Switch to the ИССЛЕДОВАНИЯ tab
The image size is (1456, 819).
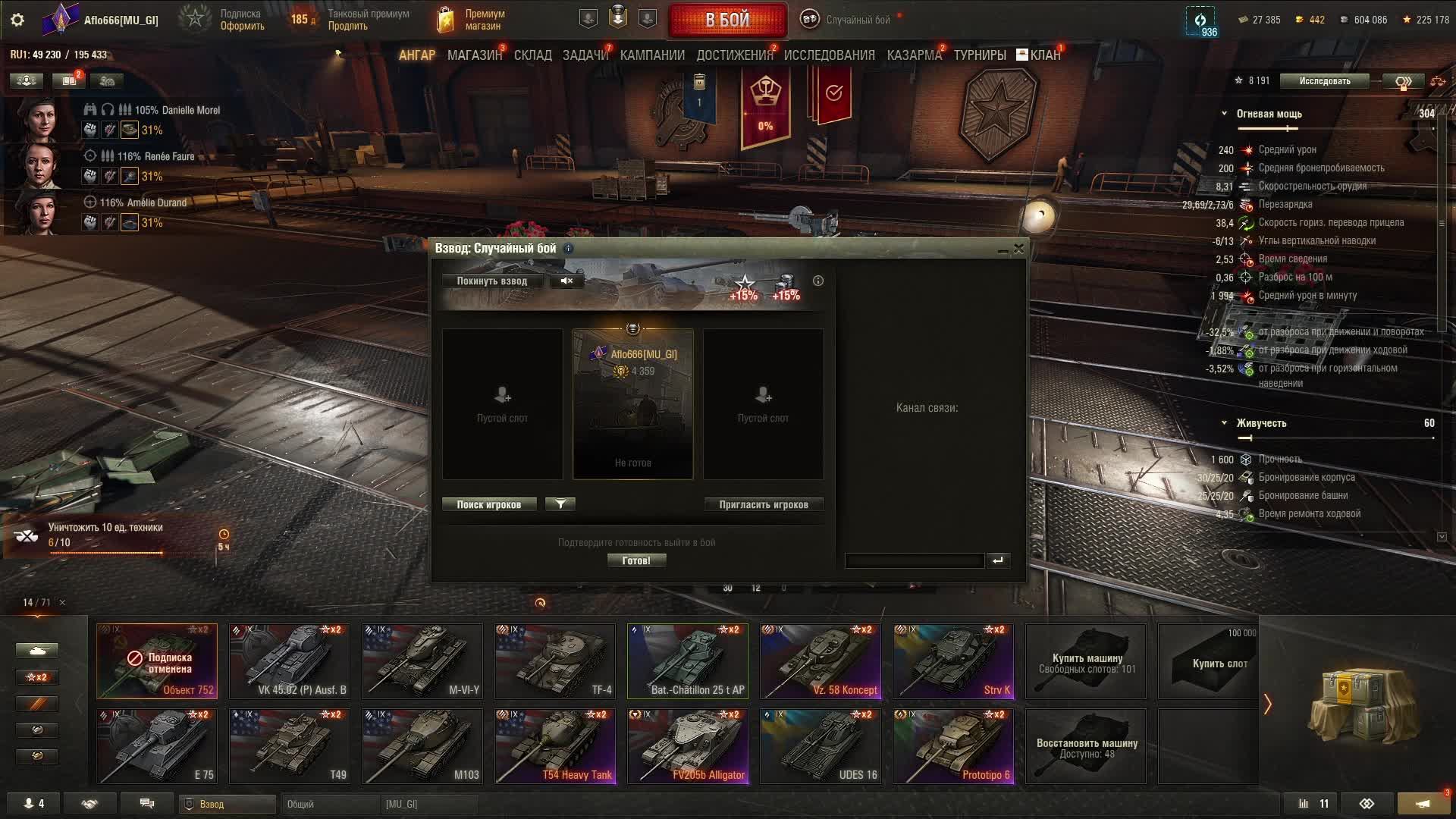point(829,55)
